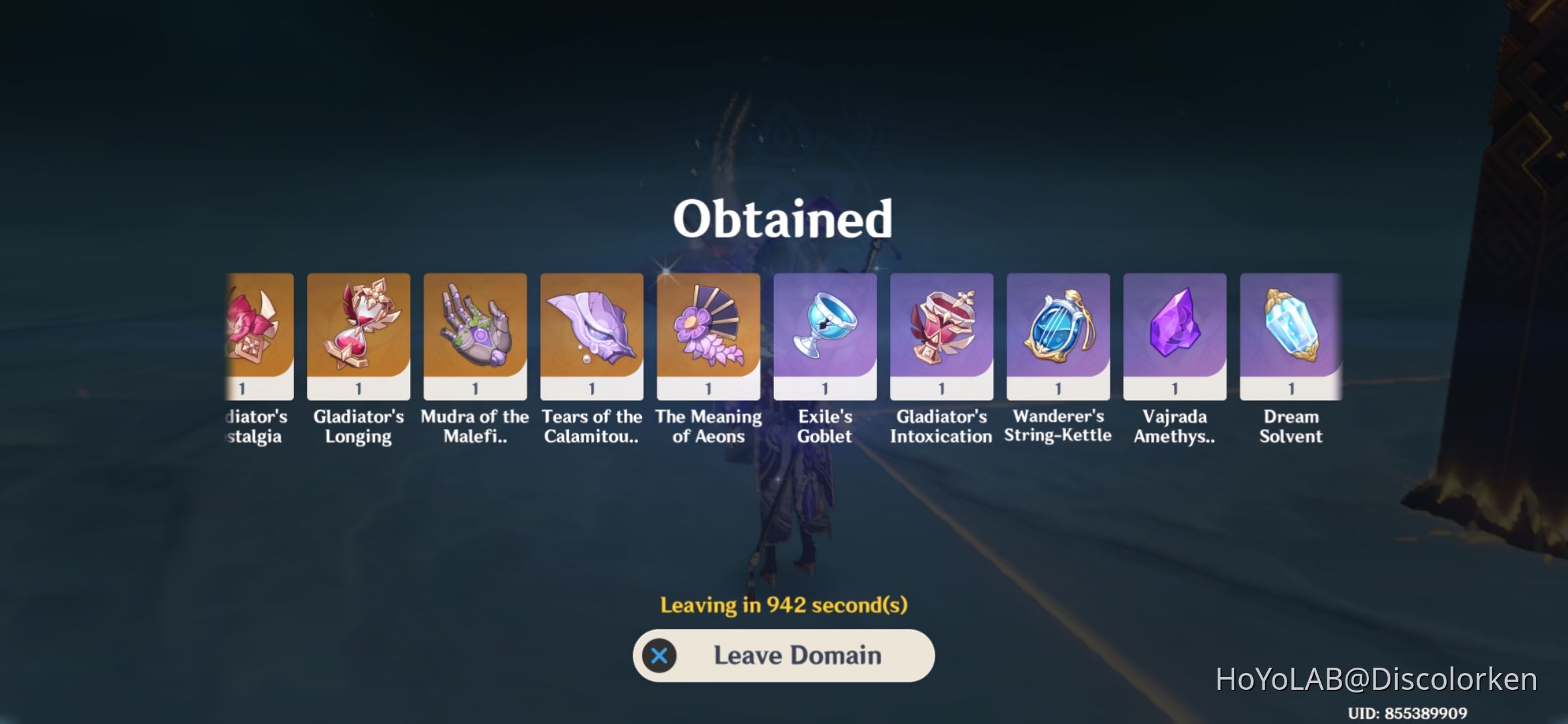The width and height of the screenshot is (1568, 724).
Task: Select the Gladiator's Longing artifact icon
Action: coord(358,328)
